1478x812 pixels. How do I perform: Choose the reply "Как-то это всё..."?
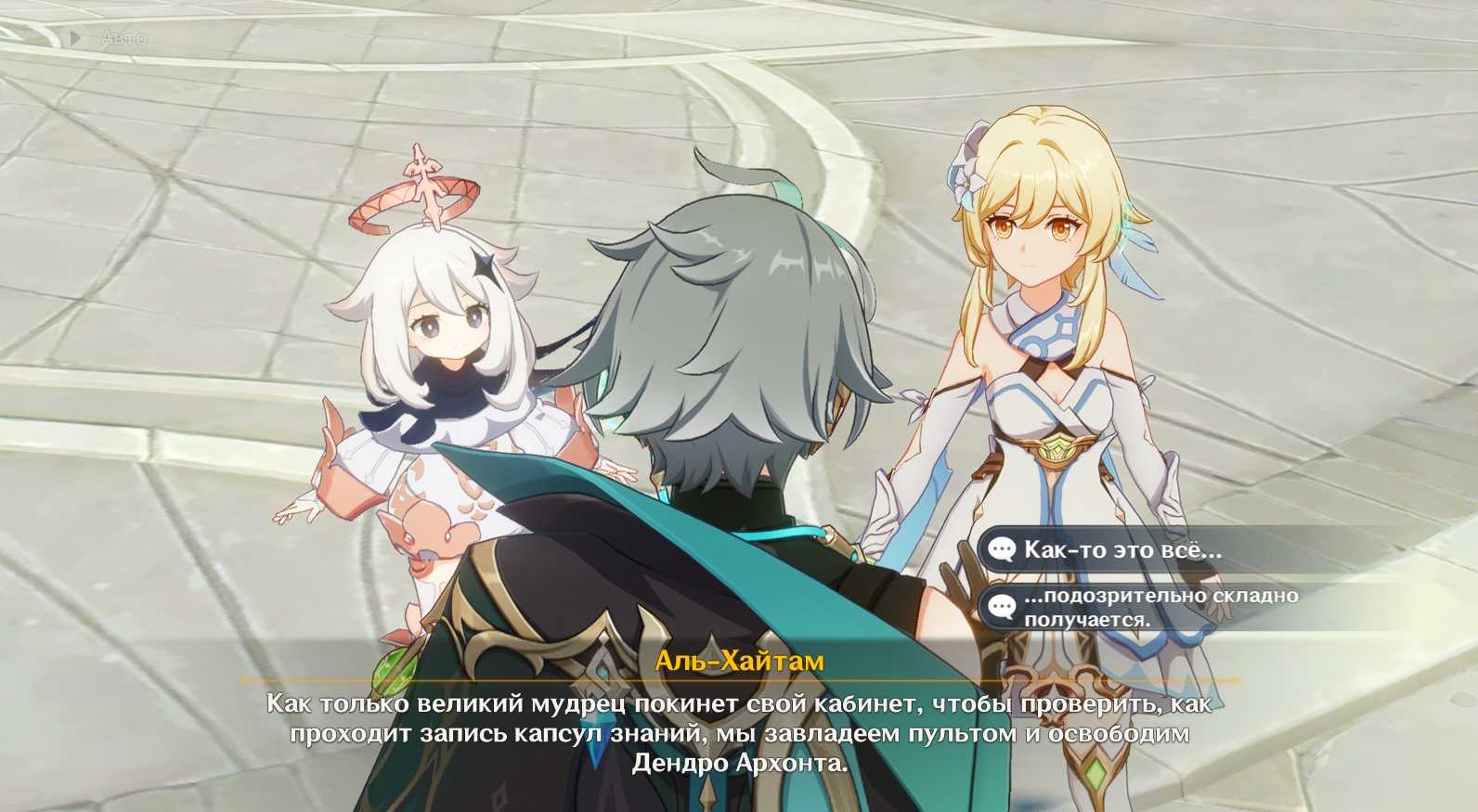point(1122,549)
